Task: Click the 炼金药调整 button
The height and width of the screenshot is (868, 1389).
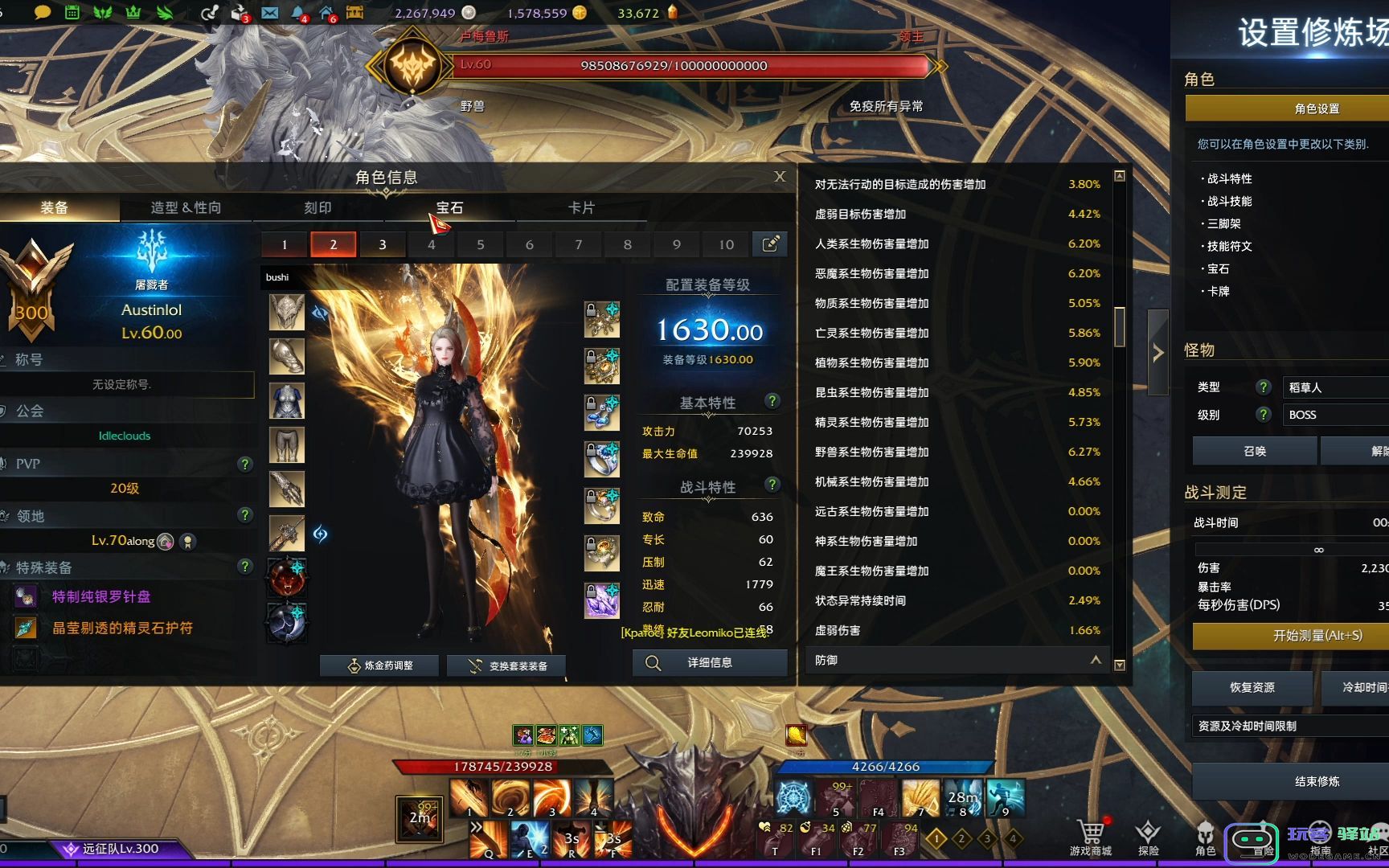Action: [x=379, y=665]
